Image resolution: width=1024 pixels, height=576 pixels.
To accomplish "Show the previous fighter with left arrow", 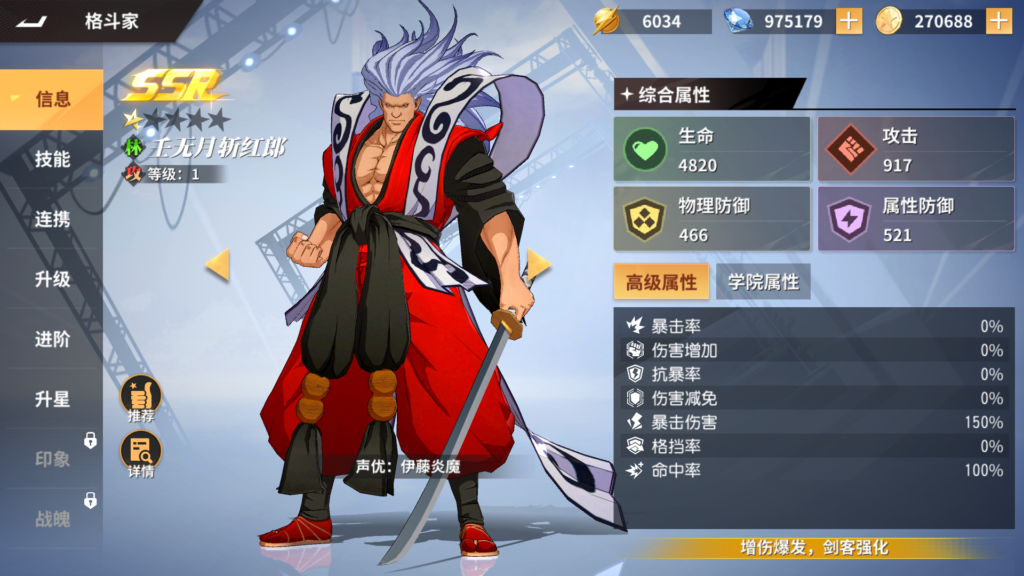I will (217, 265).
